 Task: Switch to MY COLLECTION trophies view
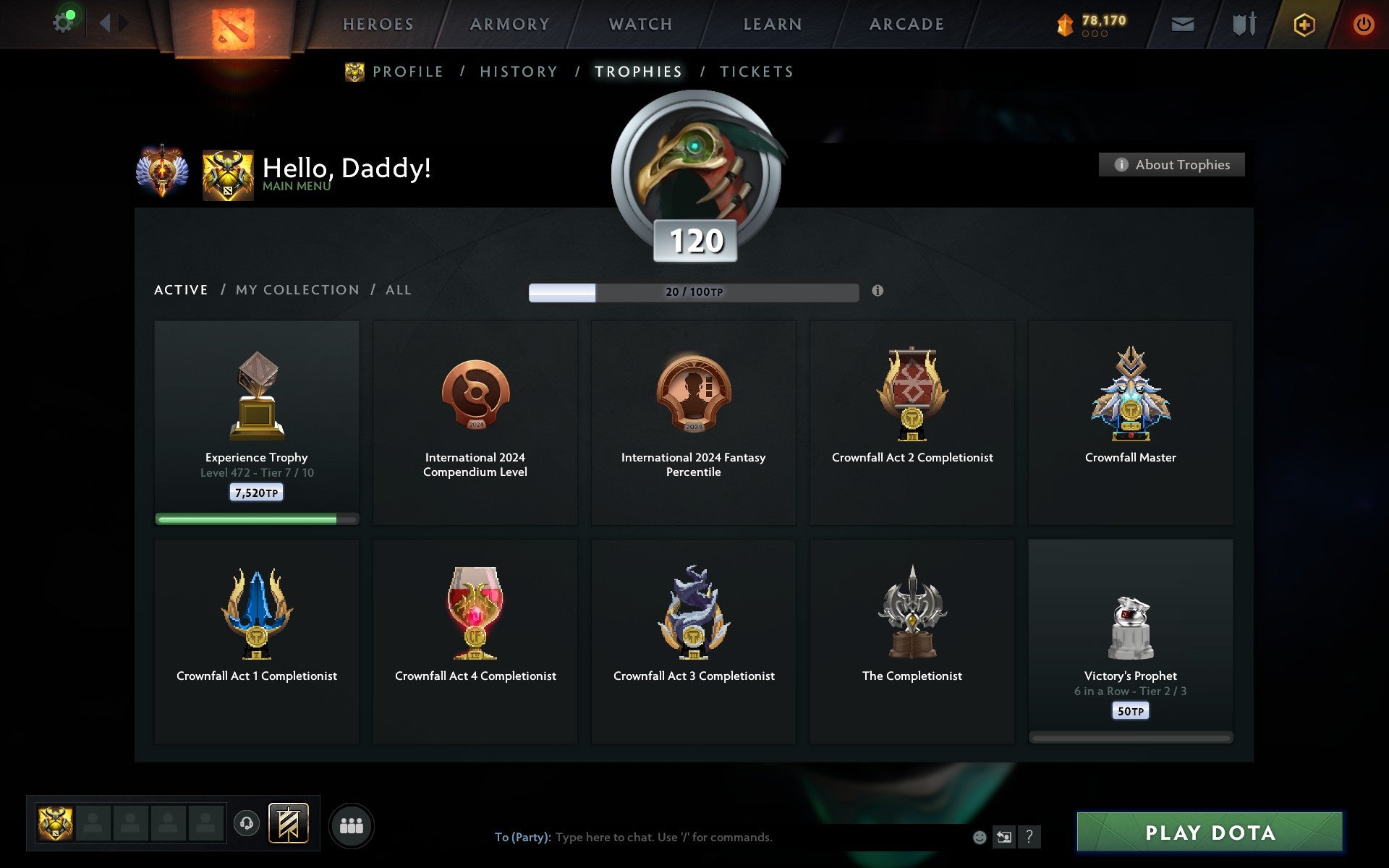pyautogui.click(x=297, y=289)
